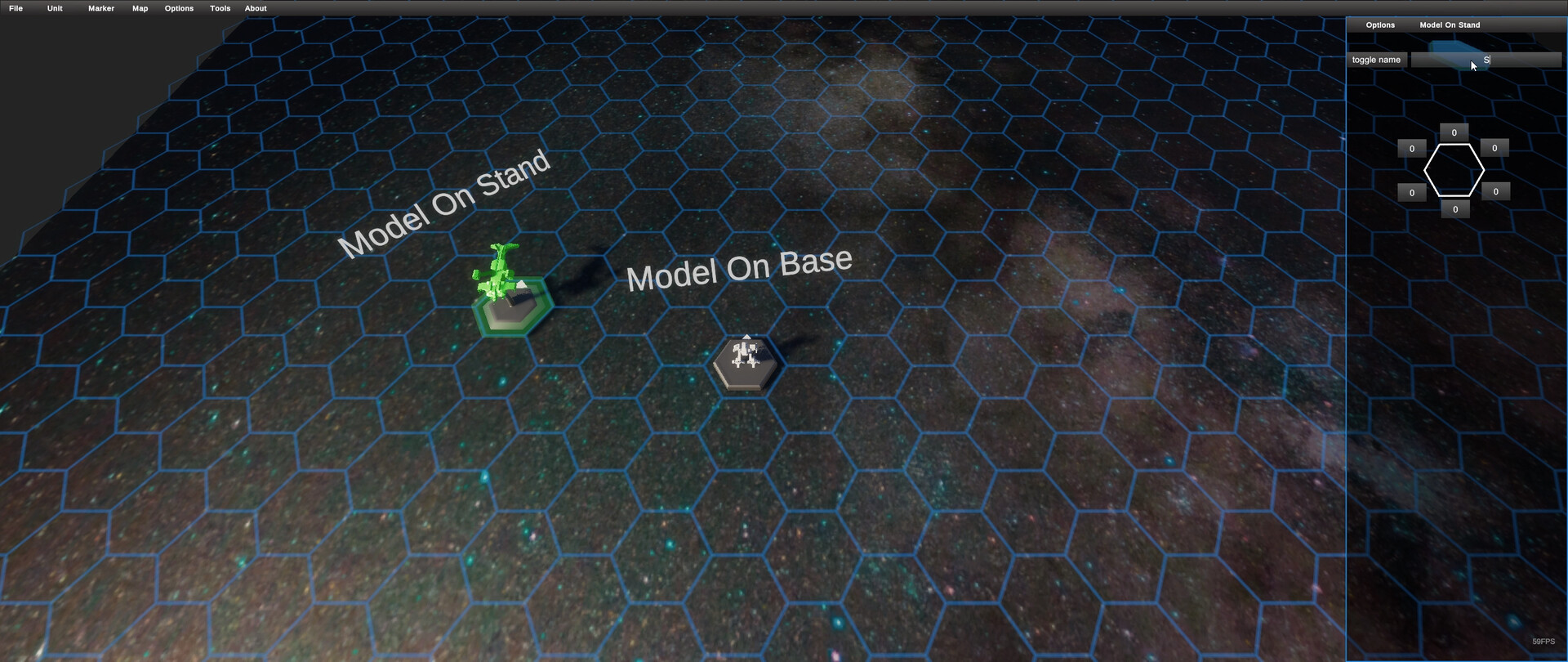Viewport: 1568px width, 662px height.
Task: Click the hexagon facing diagram outline
Action: [x=1454, y=170]
